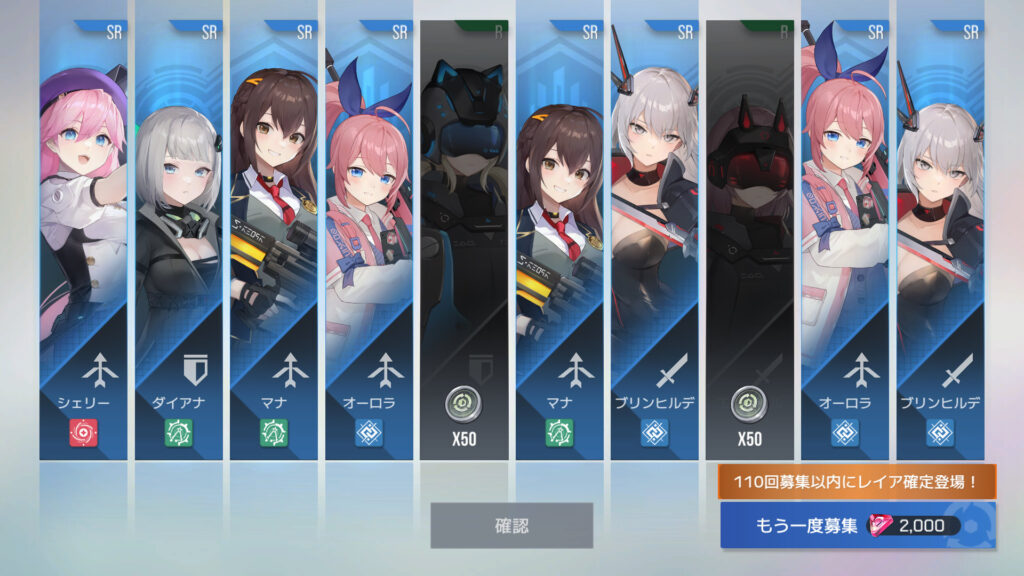1024x576 pixels.
Task: Pick the blue cat-ear helmet R card
Action: [464, 240]
